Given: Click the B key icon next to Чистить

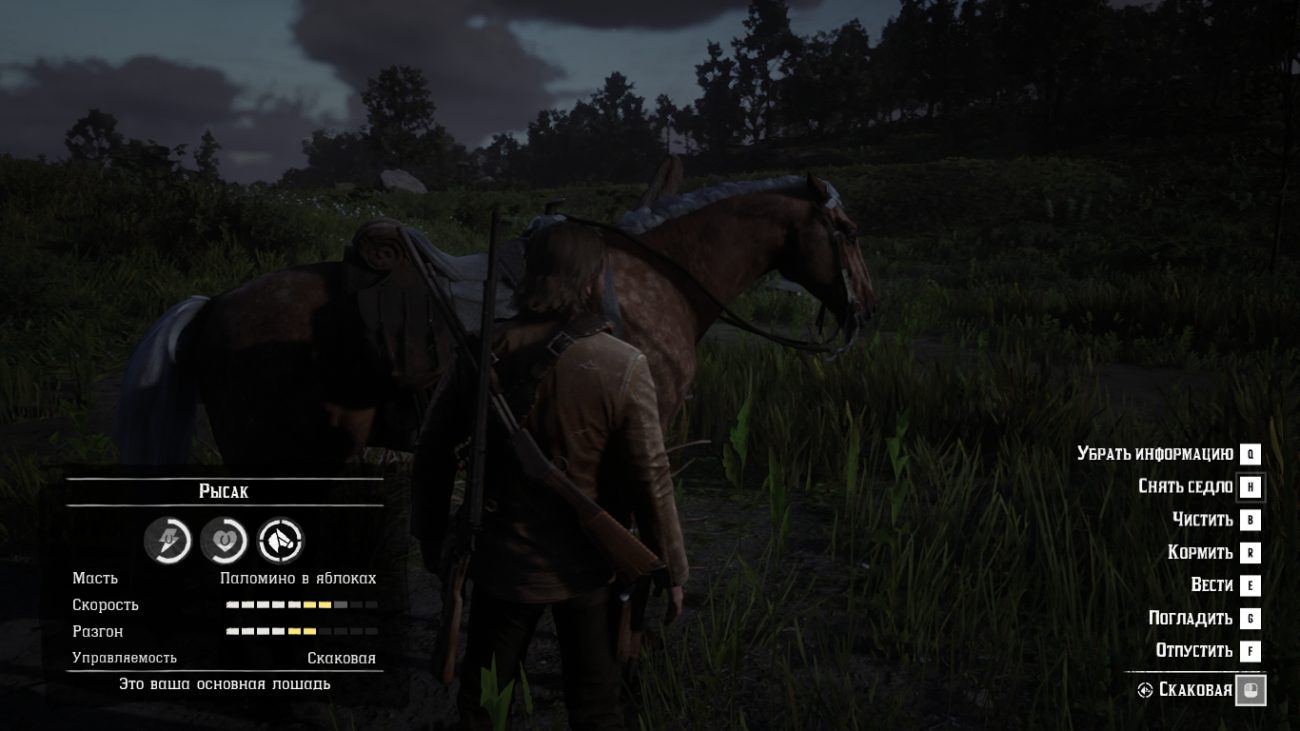Looking at the screenshot, I should point(1252,519).
